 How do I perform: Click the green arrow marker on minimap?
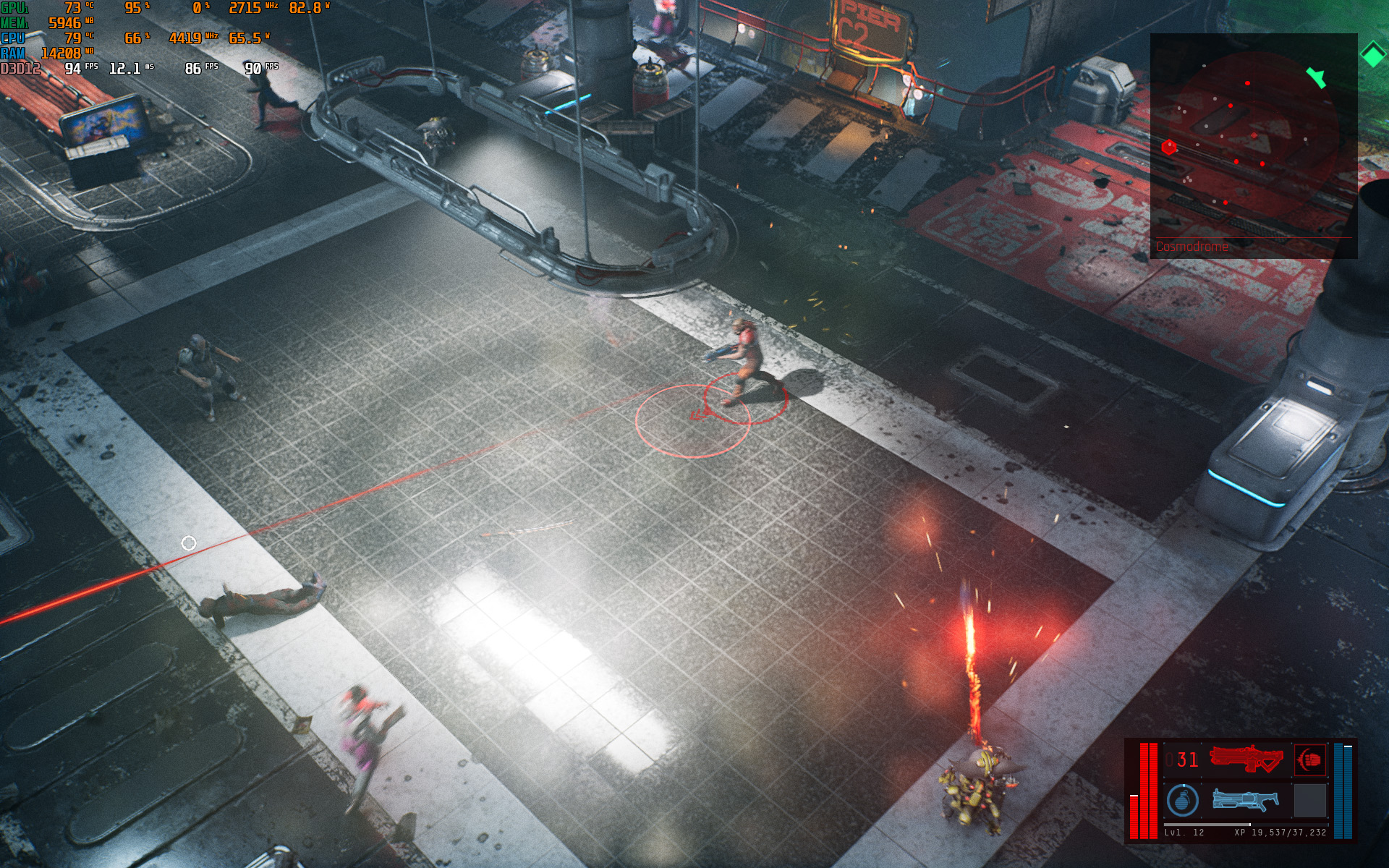[1317, 77]
